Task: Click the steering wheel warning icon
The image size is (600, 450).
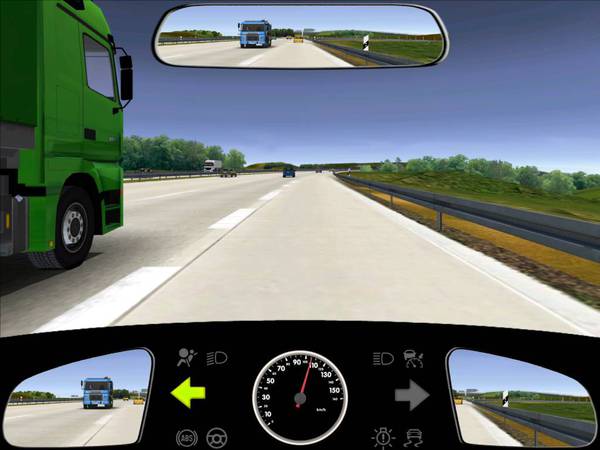Action: pos(215,437)
